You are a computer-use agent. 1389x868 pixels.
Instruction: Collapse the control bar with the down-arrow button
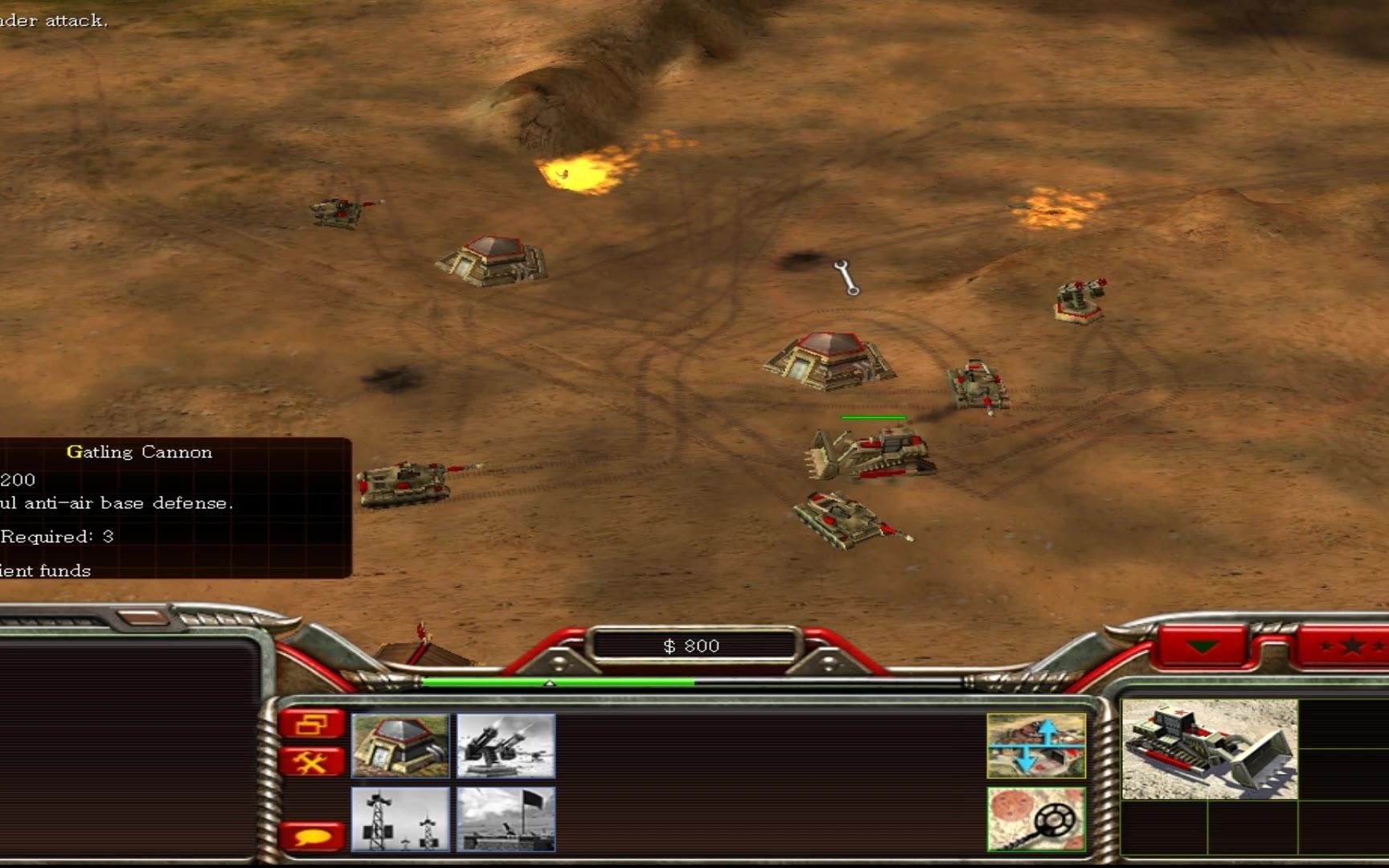(1202, 646)
